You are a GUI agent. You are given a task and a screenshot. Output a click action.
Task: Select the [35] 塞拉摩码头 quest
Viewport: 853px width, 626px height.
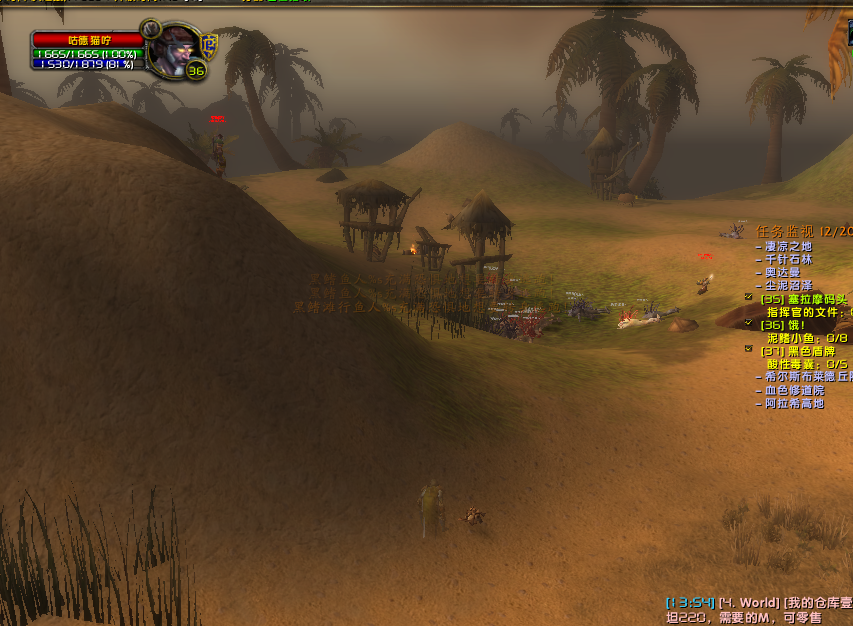tap(805, 299)
